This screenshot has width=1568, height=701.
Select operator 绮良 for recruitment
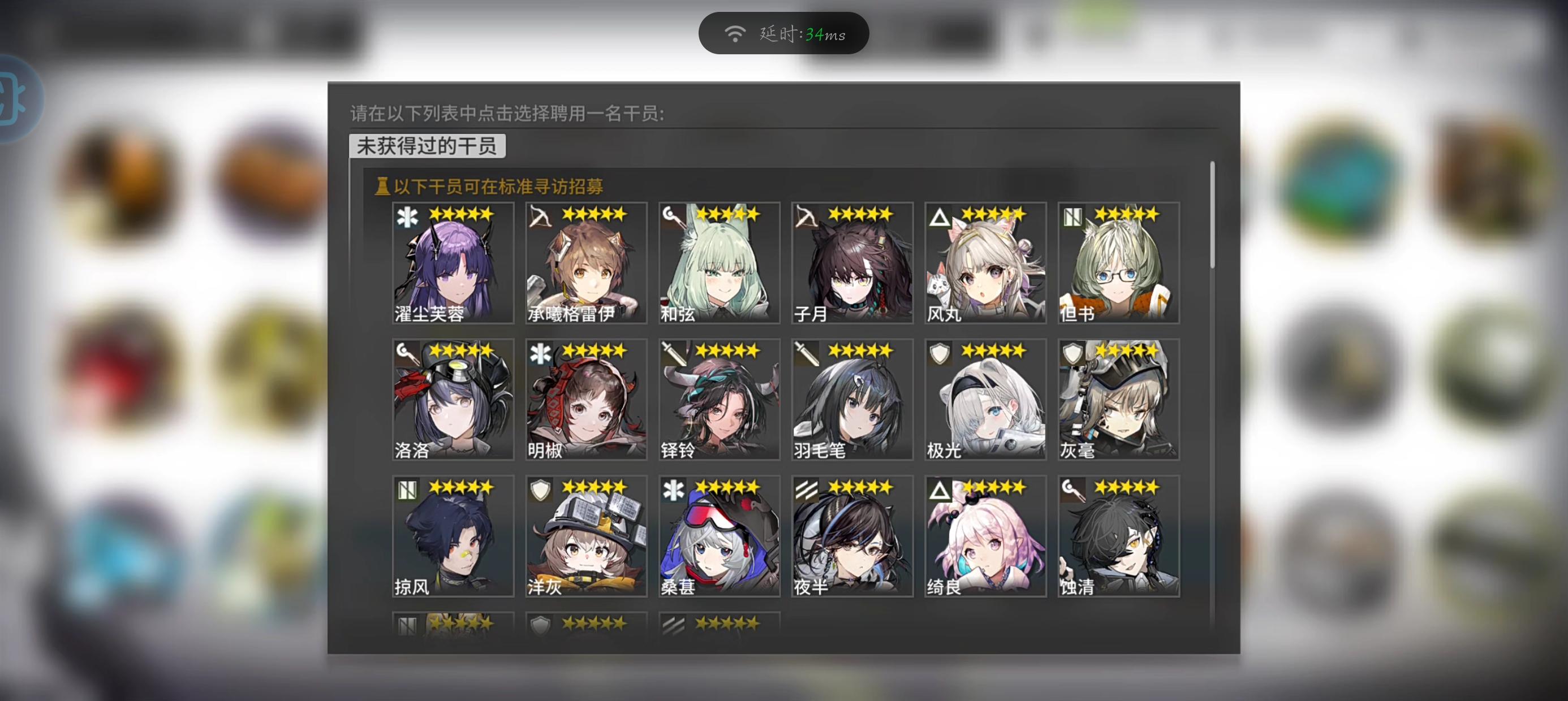pyautogui.click(x=985, y=535)
